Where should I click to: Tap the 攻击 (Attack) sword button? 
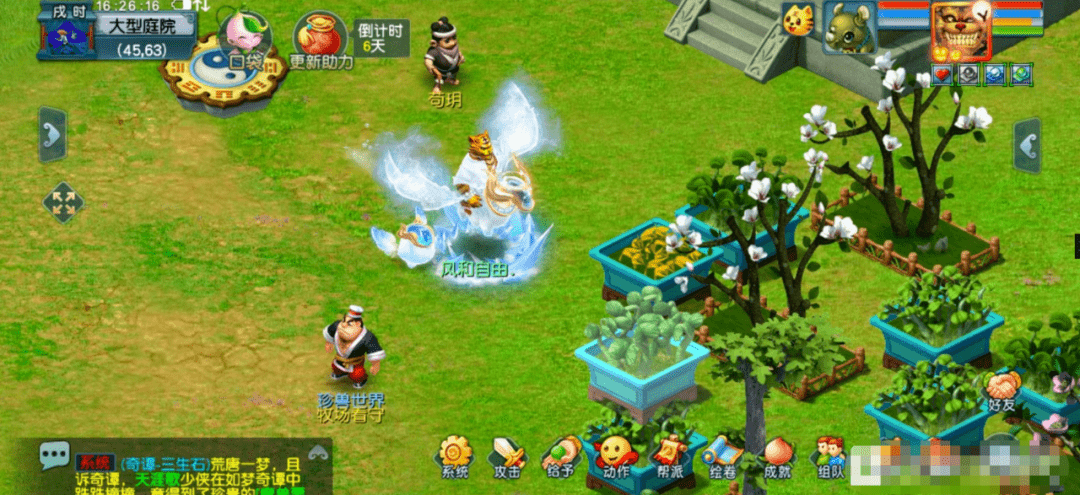pos(508,455)
